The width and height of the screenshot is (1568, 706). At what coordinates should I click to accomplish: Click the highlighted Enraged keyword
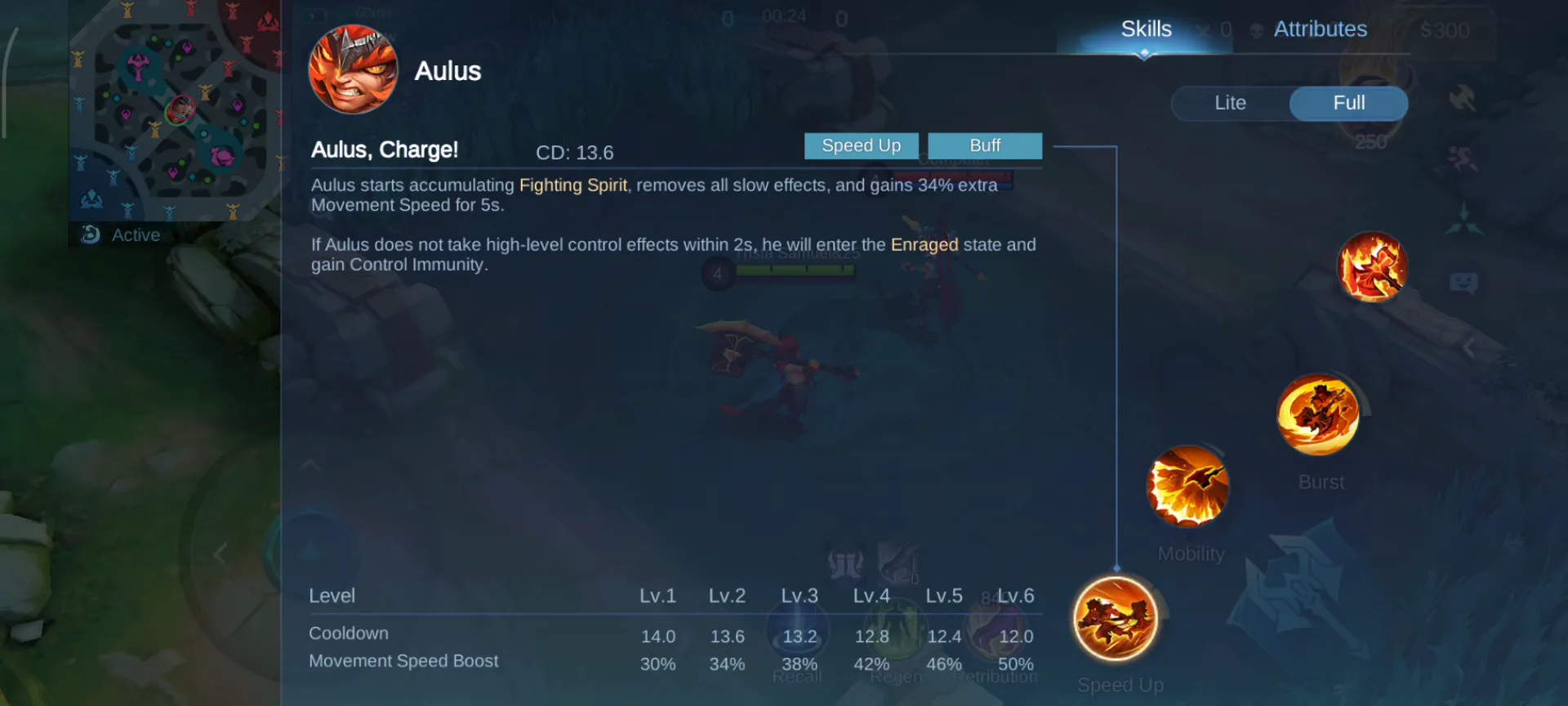tap(924, 245)
